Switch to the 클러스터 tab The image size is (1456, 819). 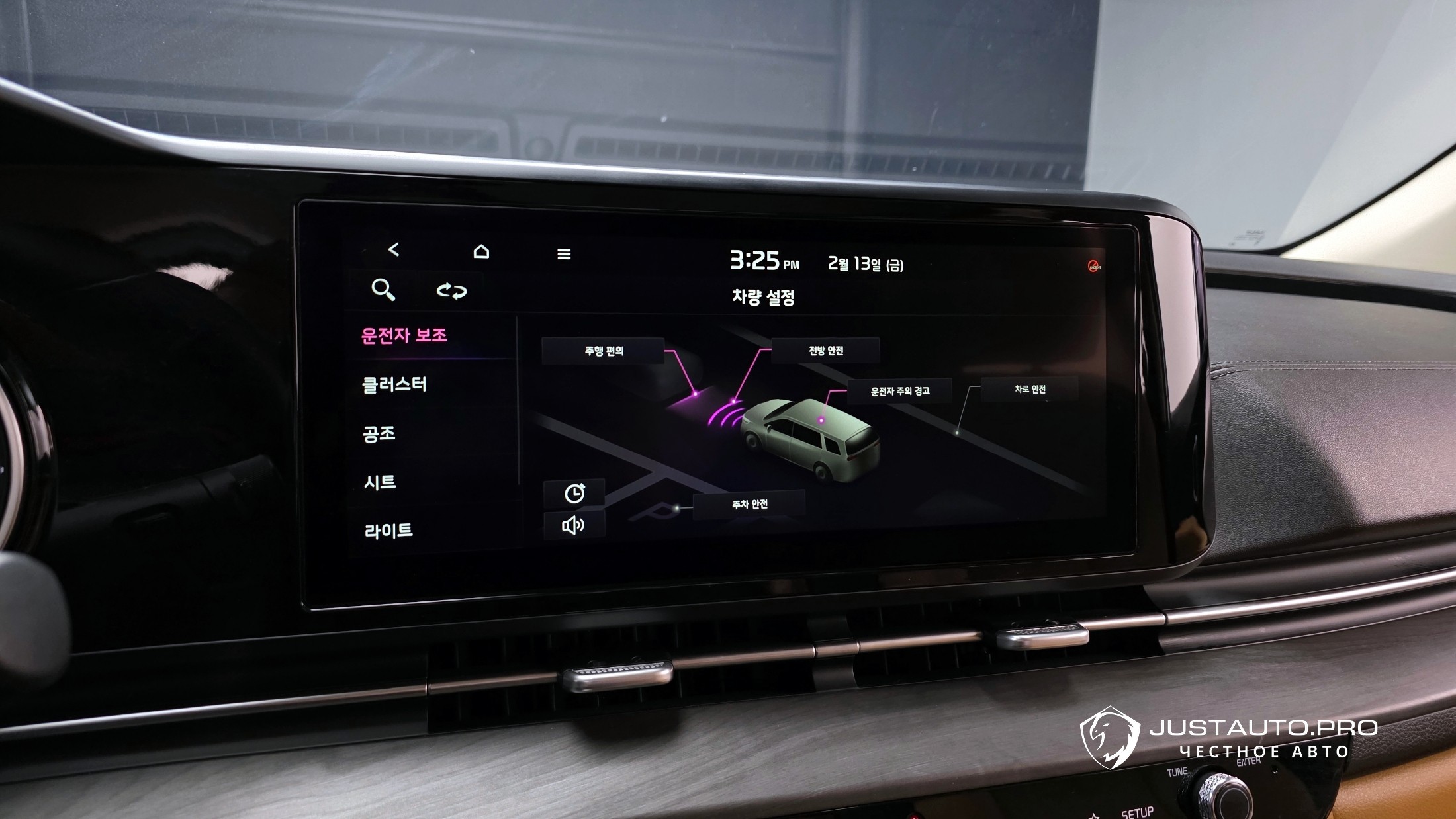394,385
